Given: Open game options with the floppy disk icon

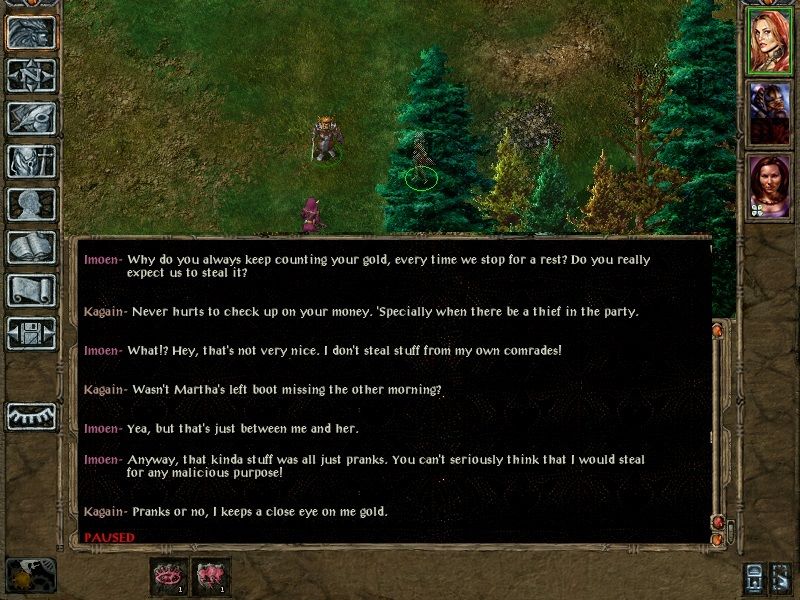Looking at the screenshot, I should tap(31, 333).
